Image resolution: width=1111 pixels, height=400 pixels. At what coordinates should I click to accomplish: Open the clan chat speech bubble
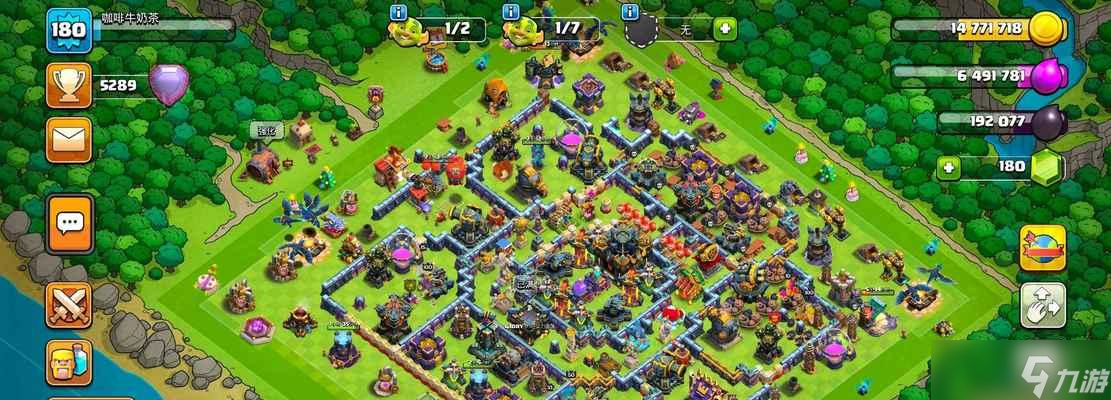[69, 223]
